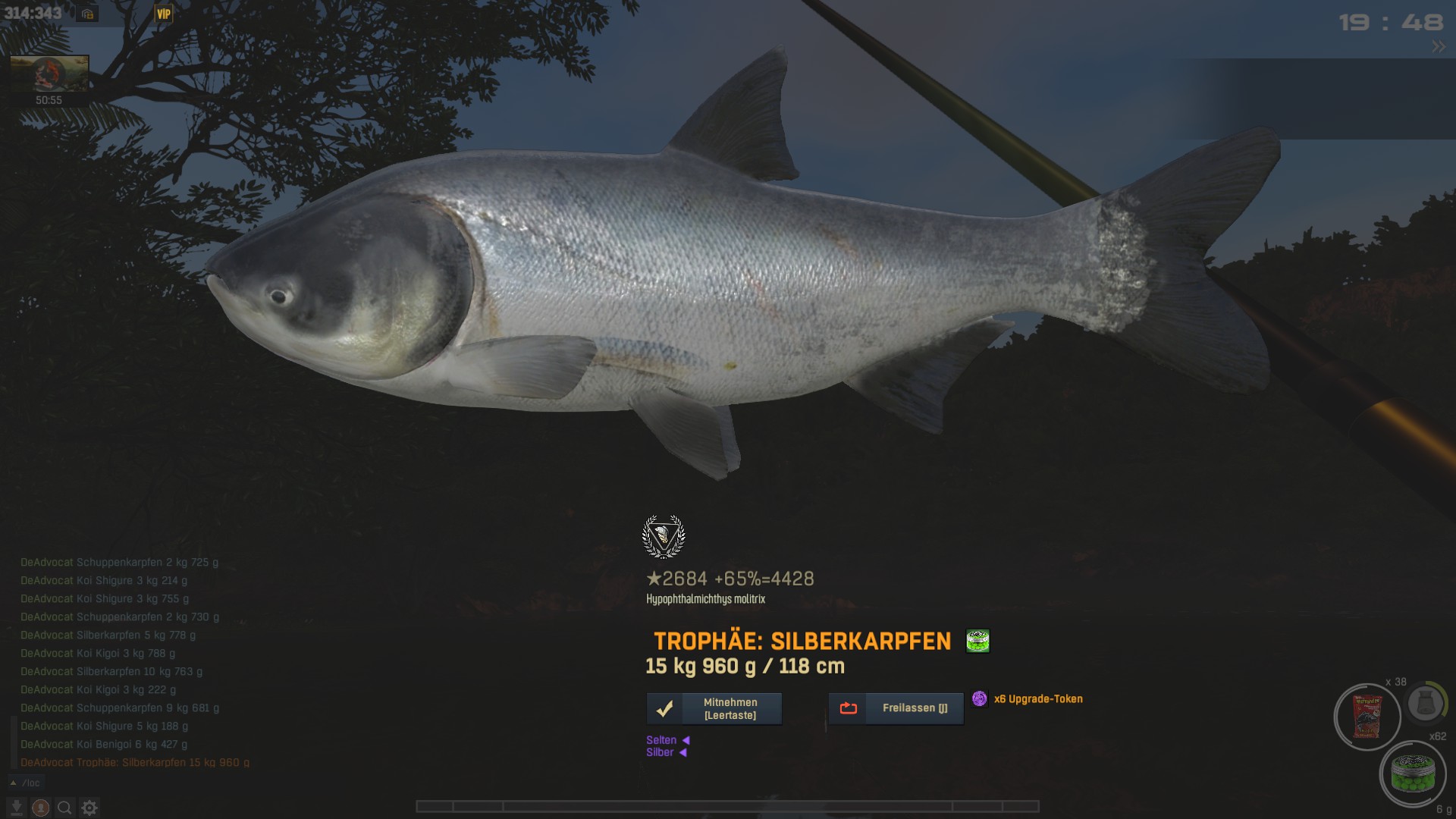The width and height of the screenshot is (1456, 819).
Task: Open the koi competition thumbnail
Action: pos(49,74)
